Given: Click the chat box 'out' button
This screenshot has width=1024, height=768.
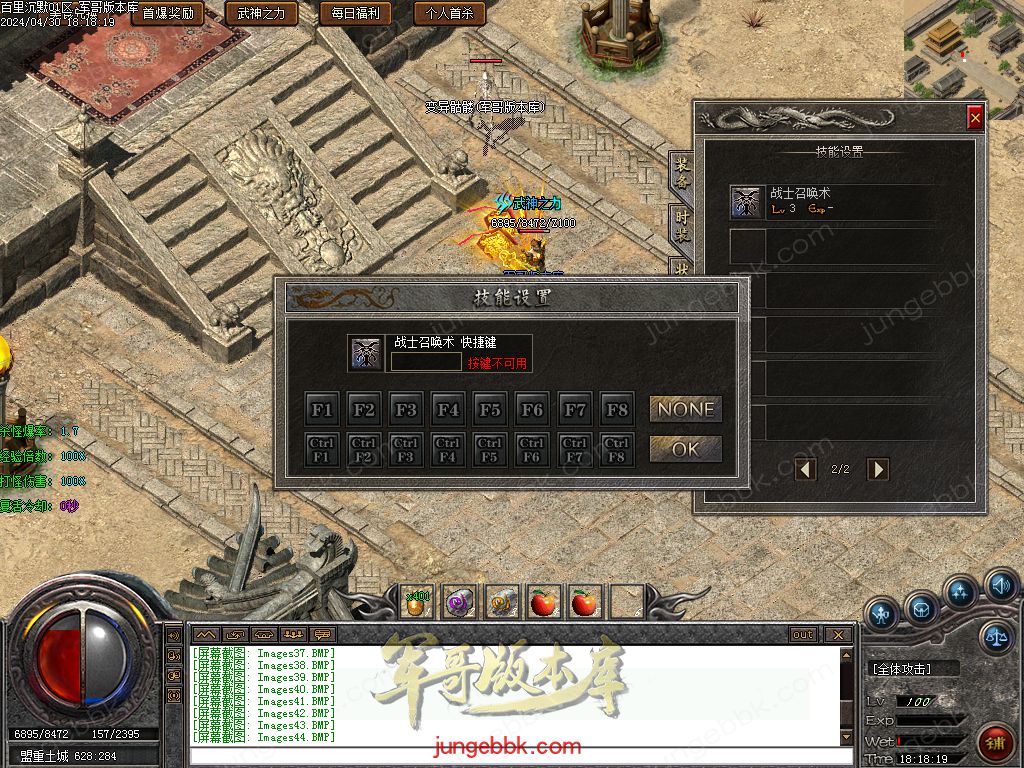Looking at the screenshot, I should pos(803,635).
